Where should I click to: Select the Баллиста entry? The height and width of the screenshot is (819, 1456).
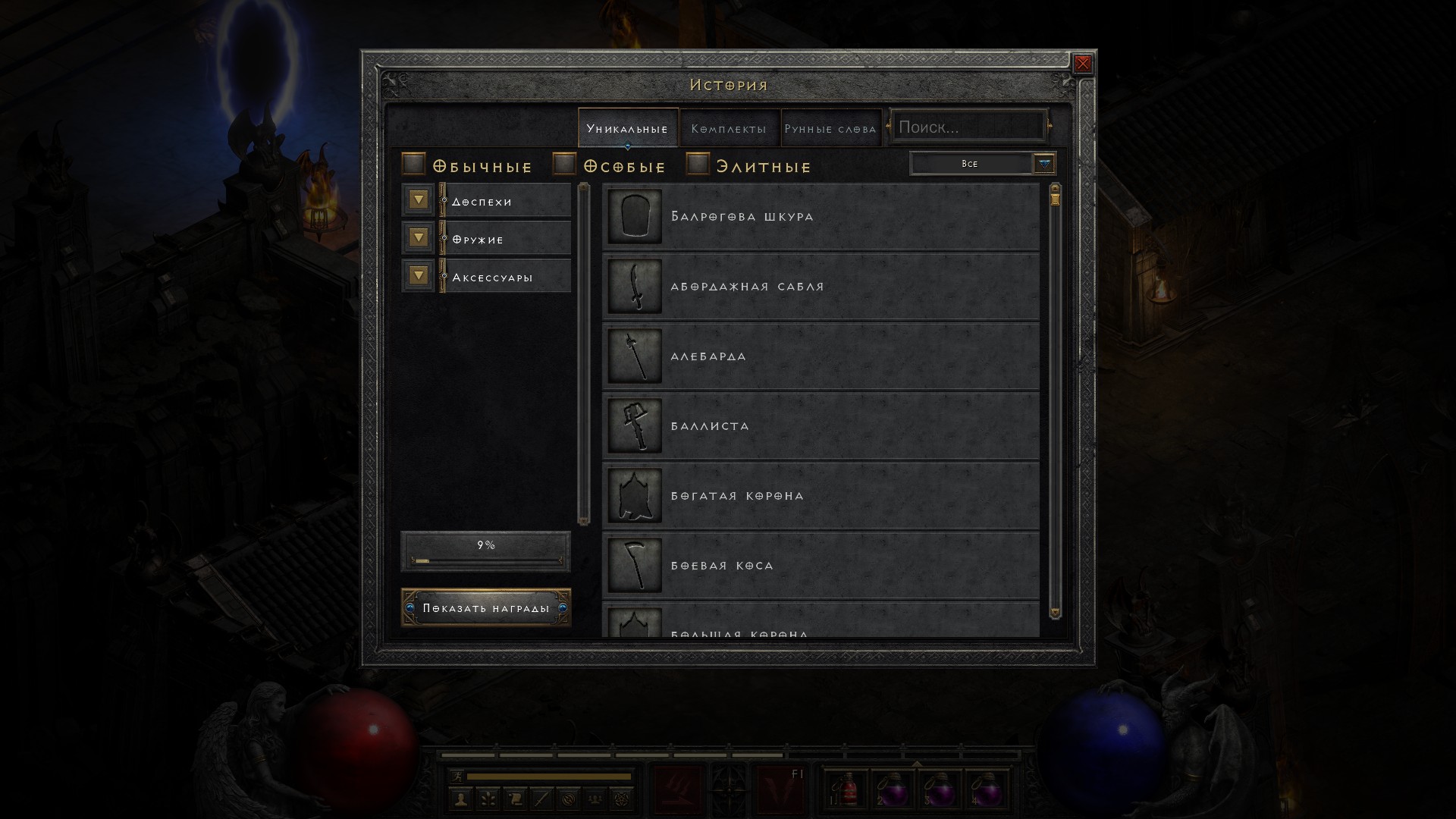point(821,426)
